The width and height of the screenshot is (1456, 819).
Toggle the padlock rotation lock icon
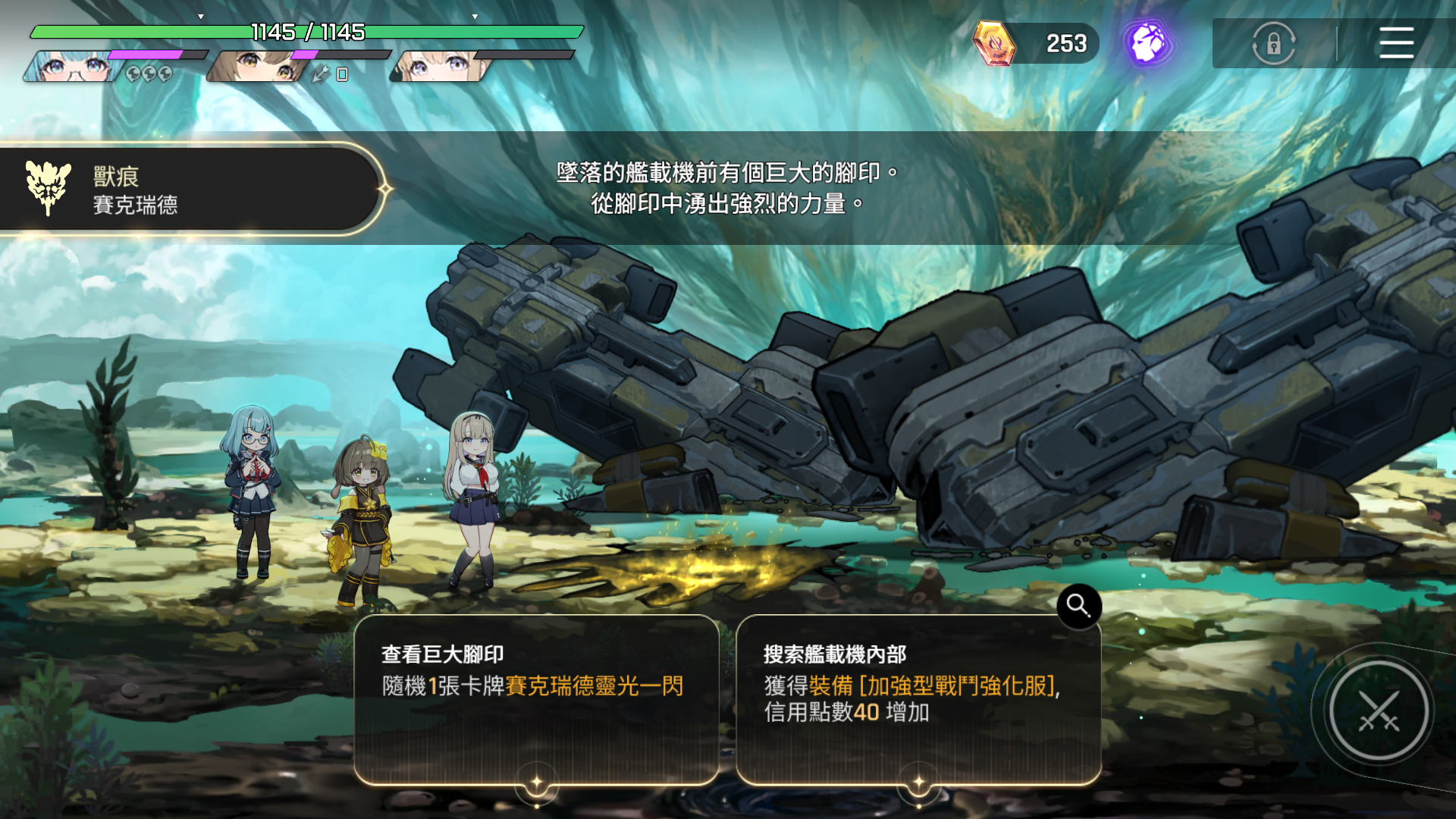(1273, 44)
